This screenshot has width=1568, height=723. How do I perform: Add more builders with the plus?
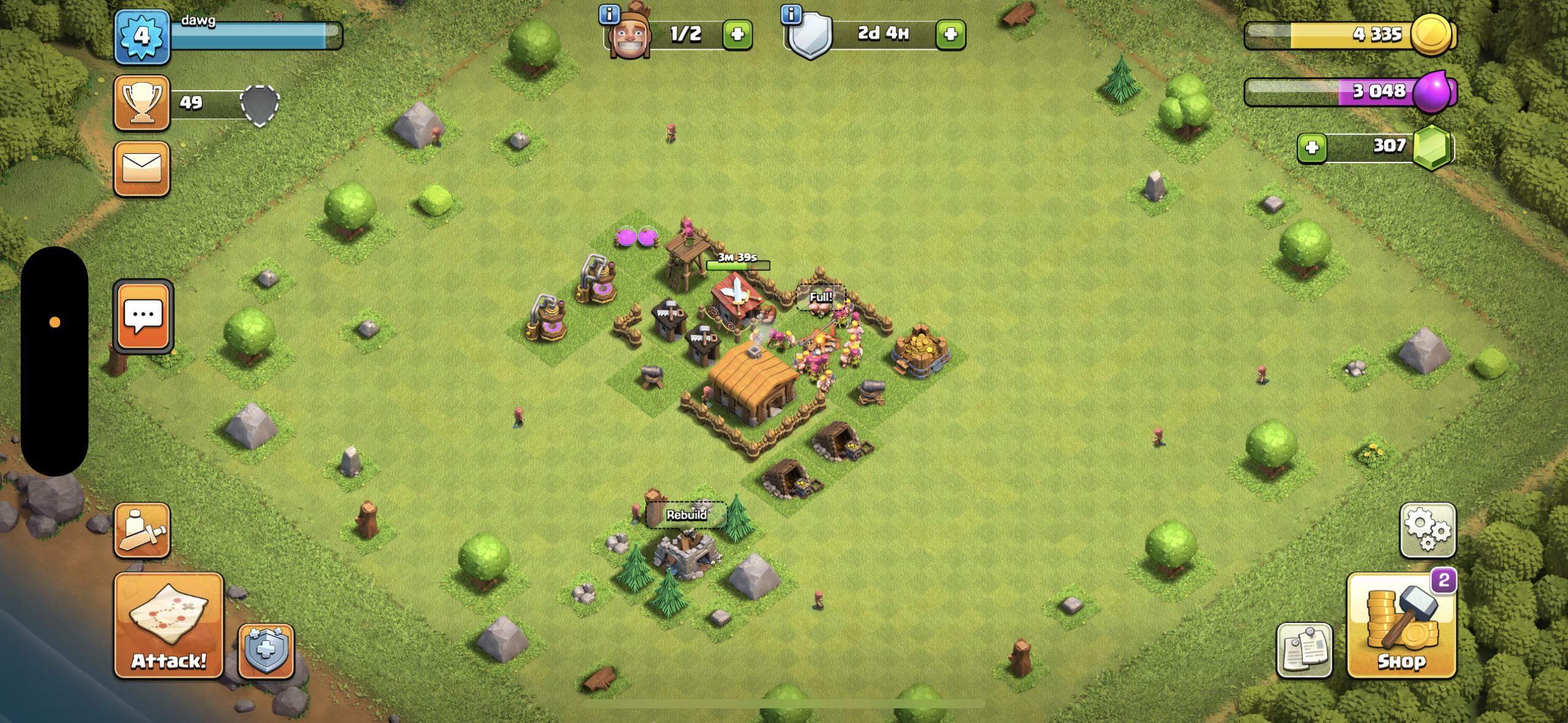pyautogui.click(x=737, y=34)
